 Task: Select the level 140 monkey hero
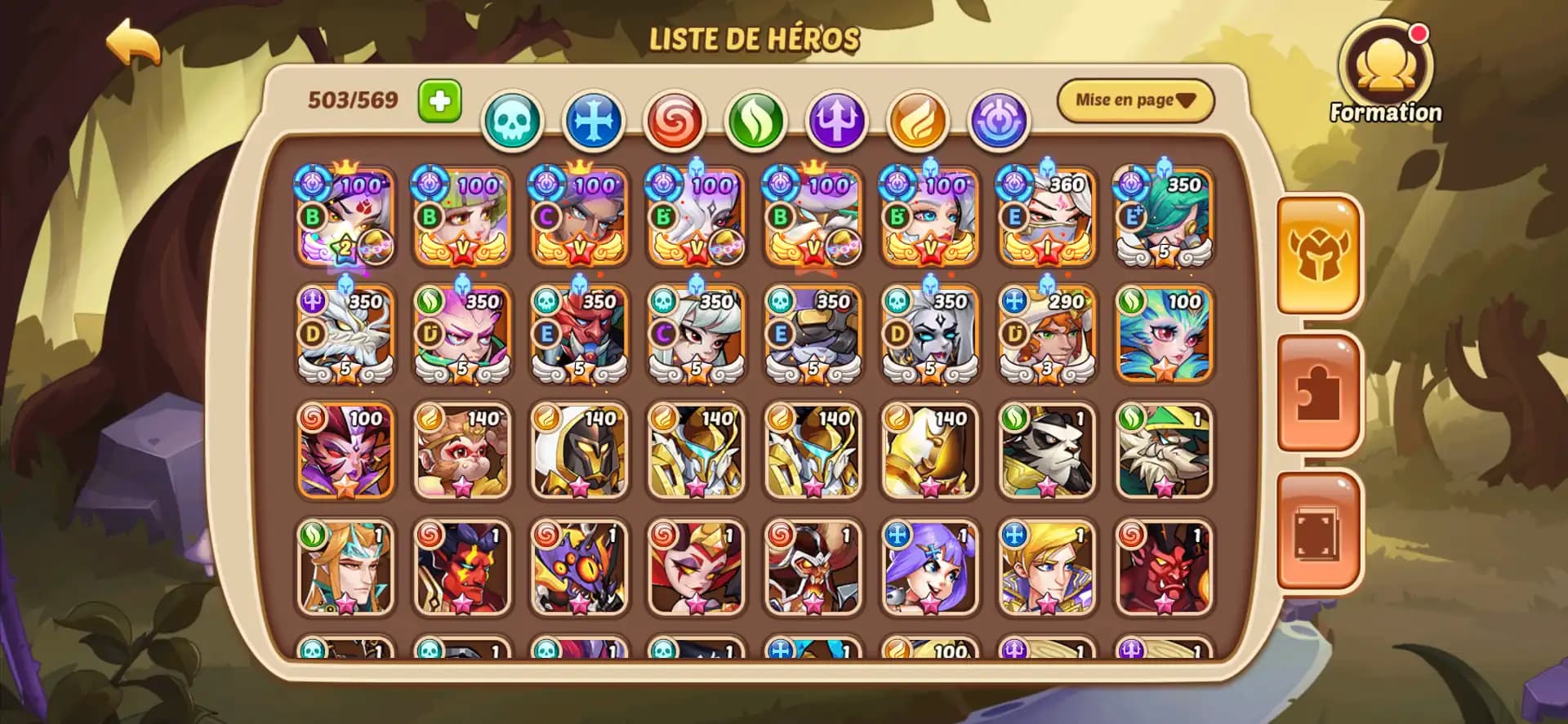tap(461, 451)
